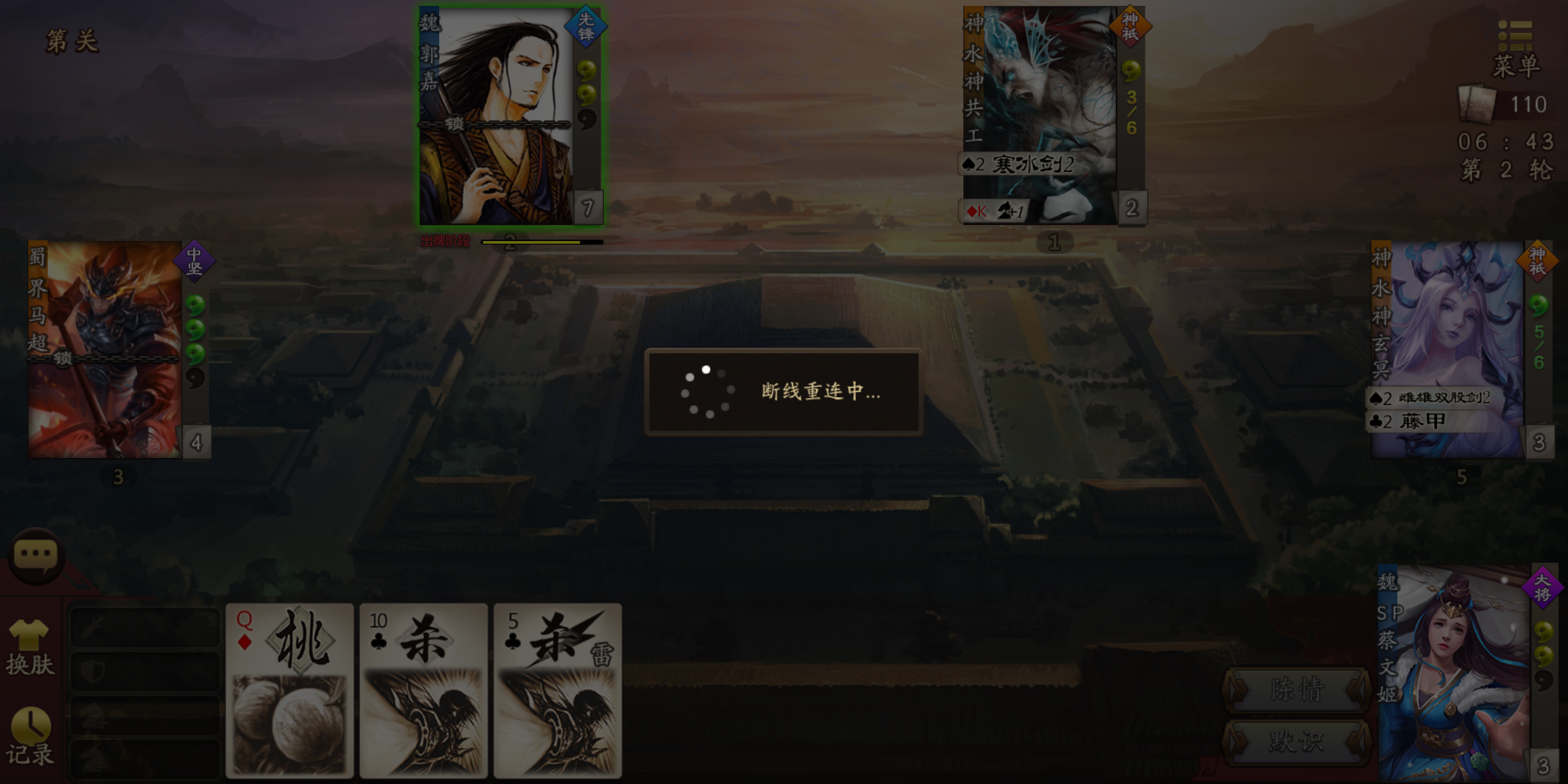Play the diamond Q 桃 peach card
1568x784 pixels.
point(289,690)
